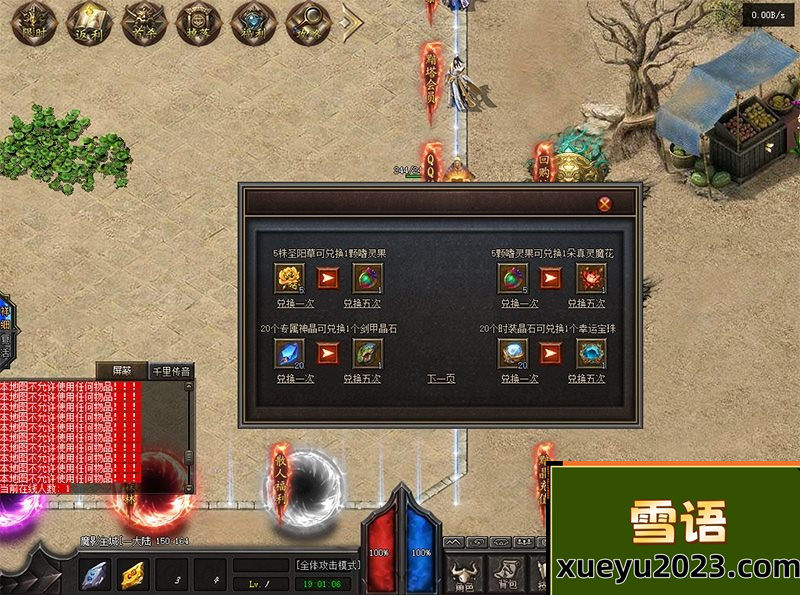Open the 千里传音 chat tab
800x595 pixels.
click(x=171, y=370)
